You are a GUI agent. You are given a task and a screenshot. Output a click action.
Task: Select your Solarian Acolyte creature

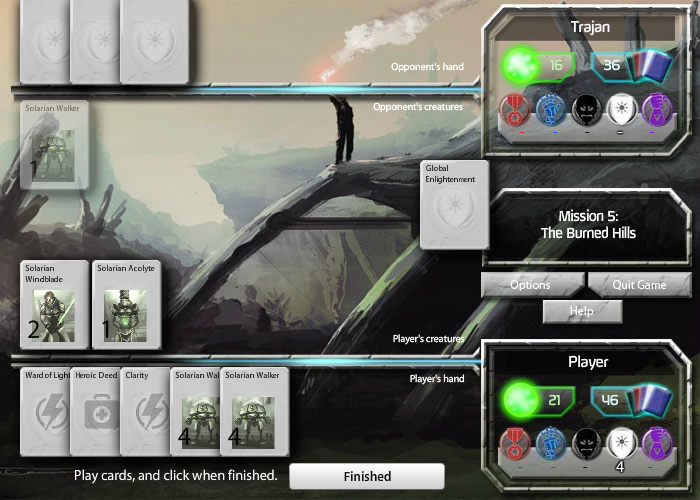point(127,304)
